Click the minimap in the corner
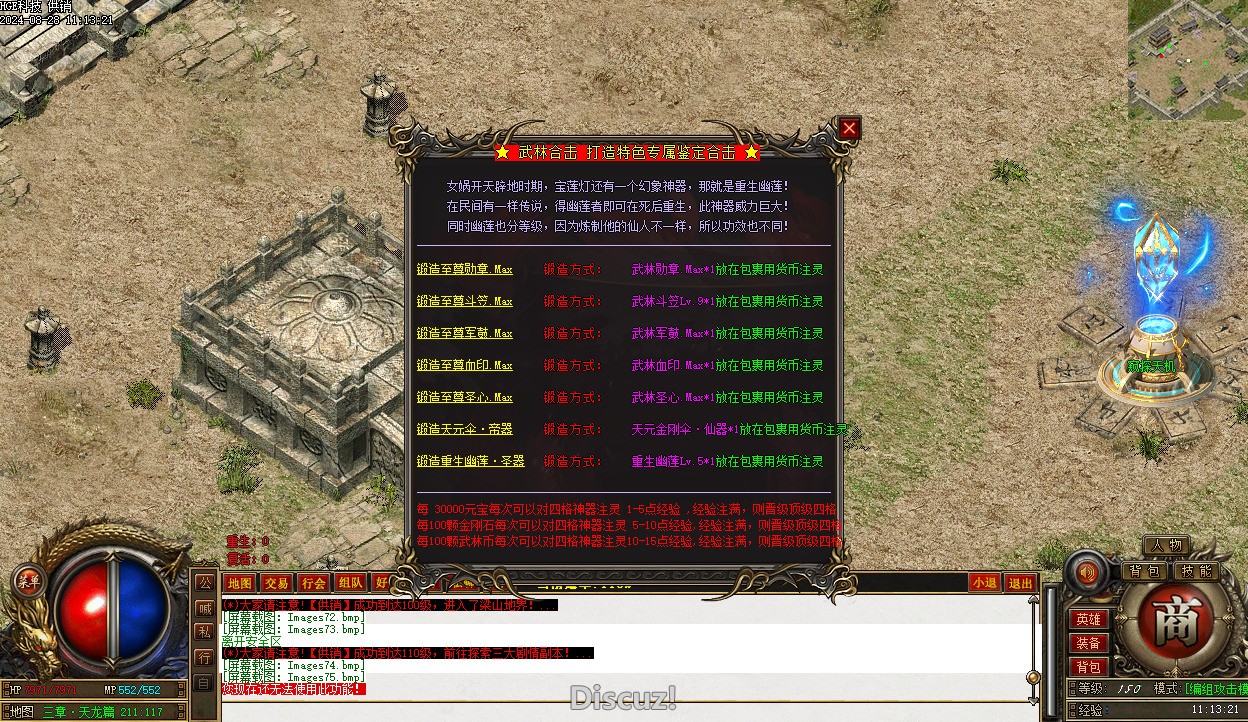Viewport: 1248px width, 722px height. pyautogui.click(x=1188, y=60)
